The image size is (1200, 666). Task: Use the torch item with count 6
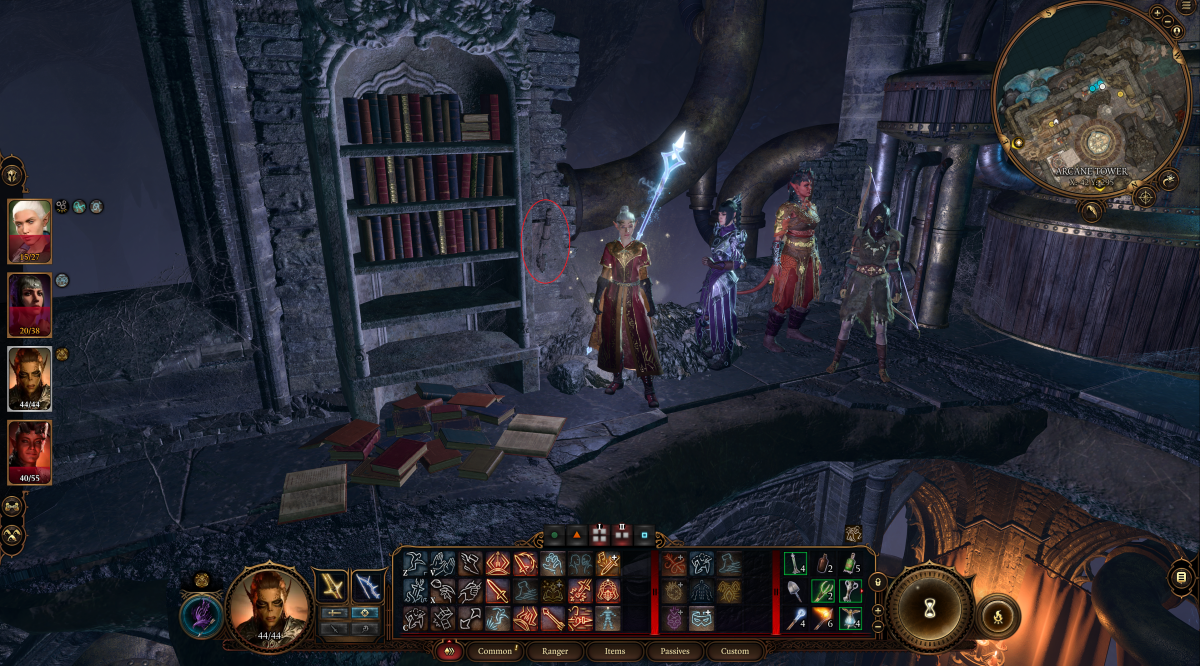[x=822, y=617]
